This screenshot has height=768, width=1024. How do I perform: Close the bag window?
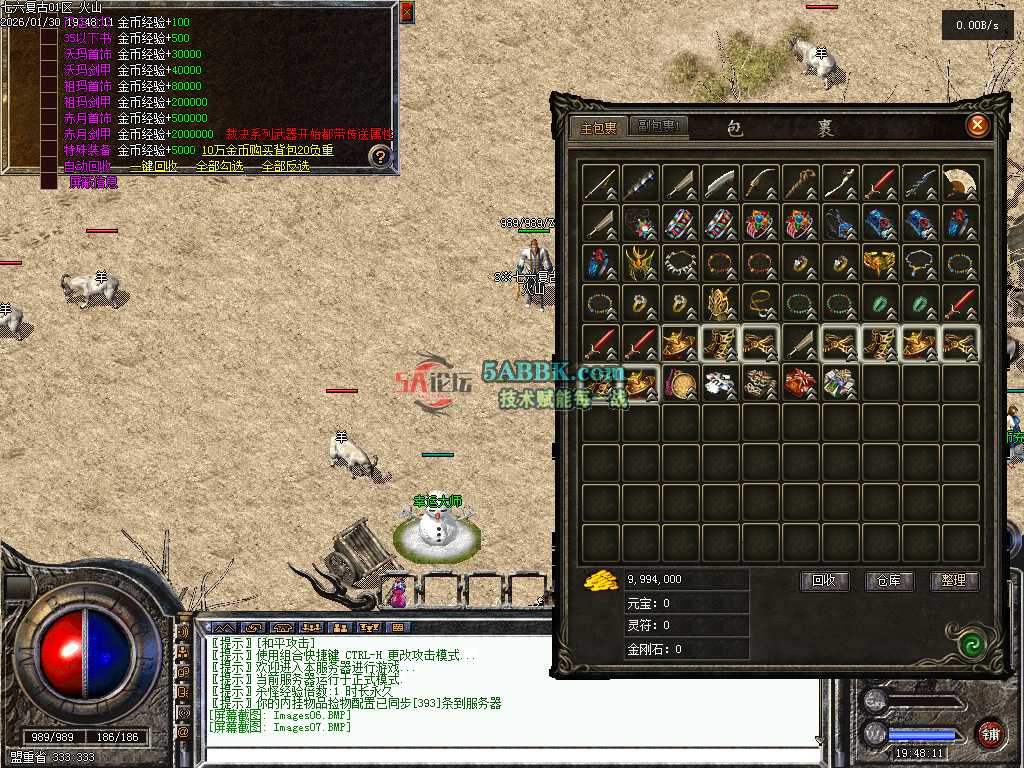tap(977, 125)
